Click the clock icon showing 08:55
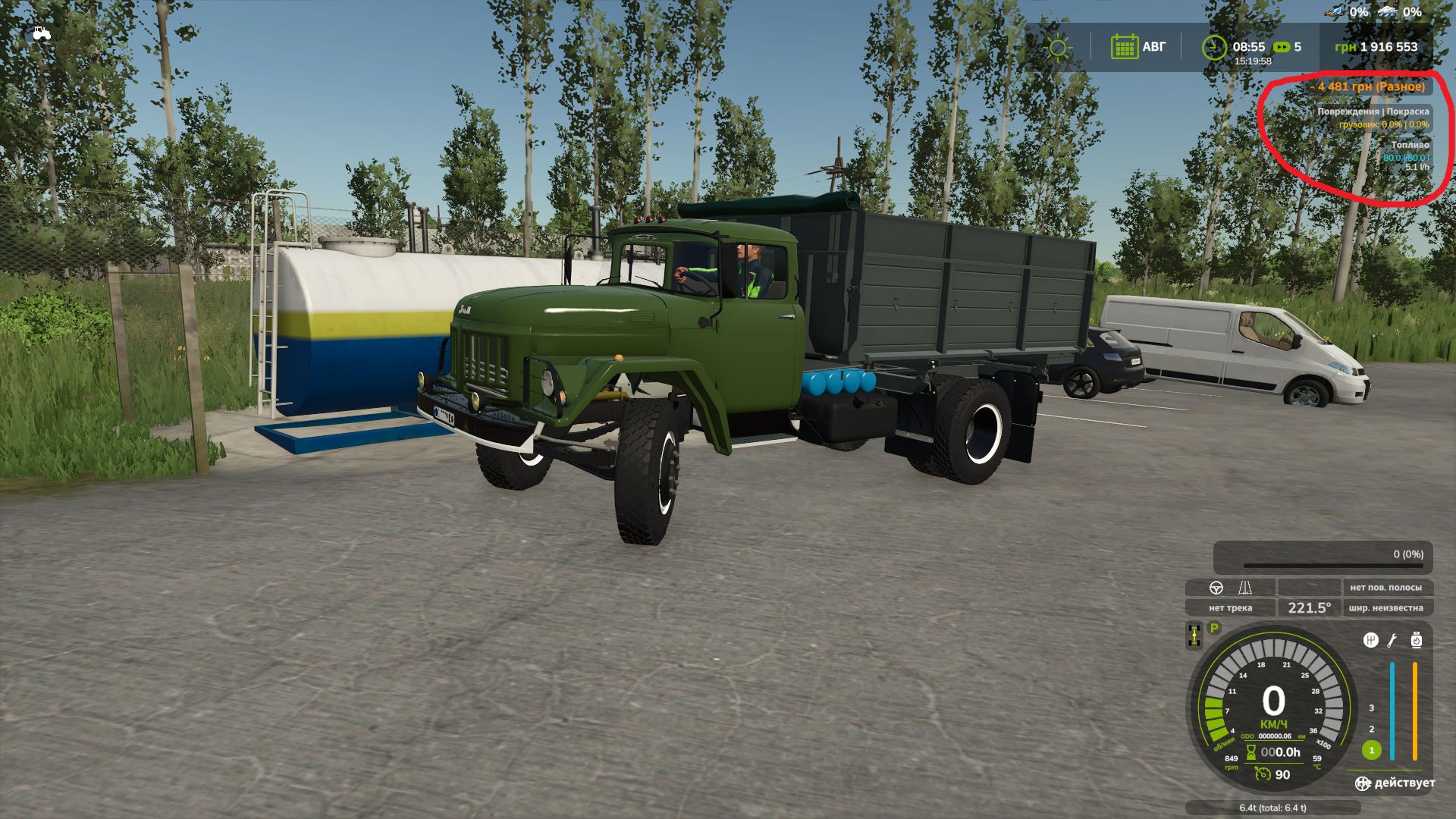Viewport: 1456px width, 819px height. 1215,46
